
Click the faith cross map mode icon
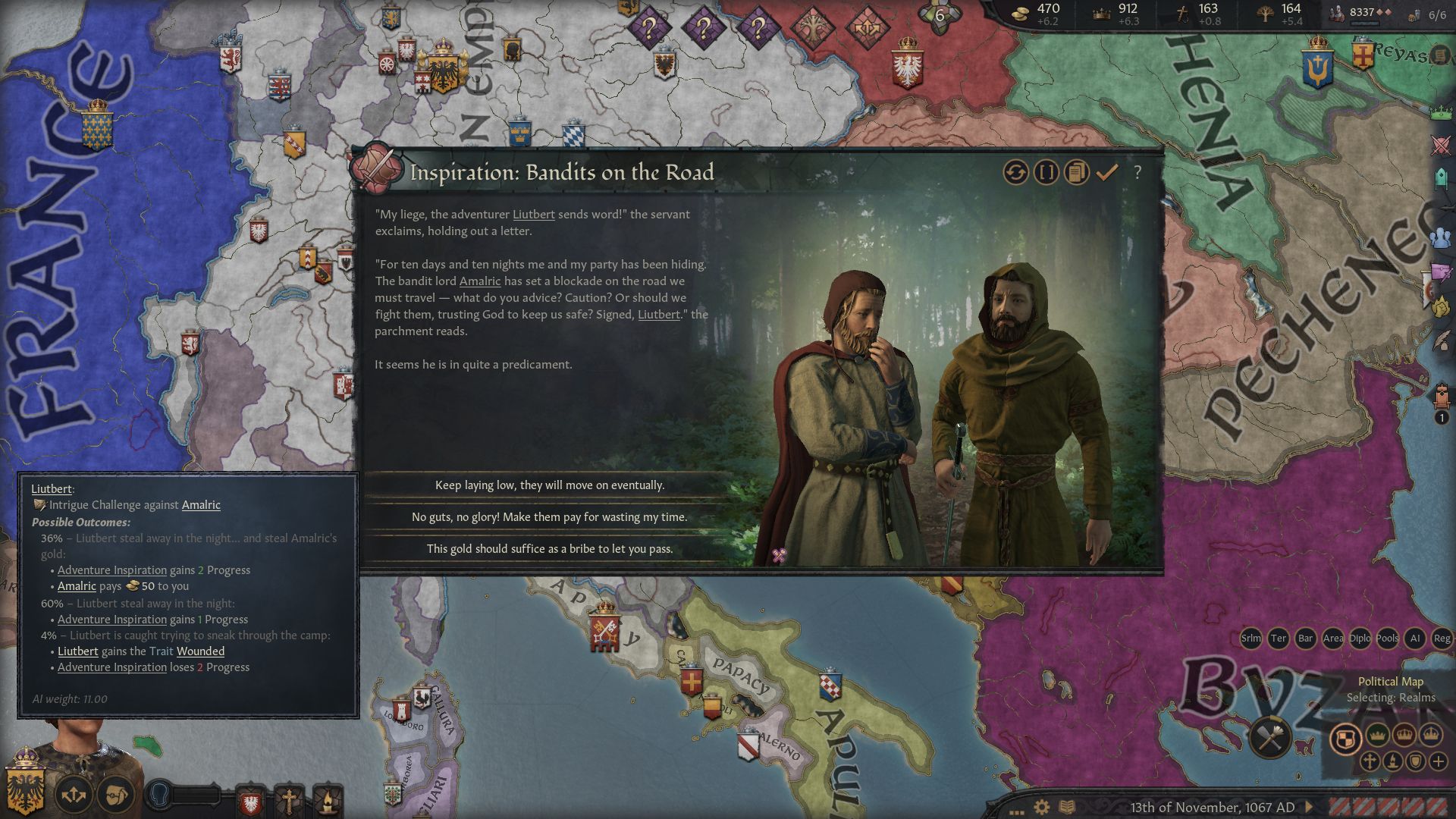pyautogui.click(x=1370, y=761)
